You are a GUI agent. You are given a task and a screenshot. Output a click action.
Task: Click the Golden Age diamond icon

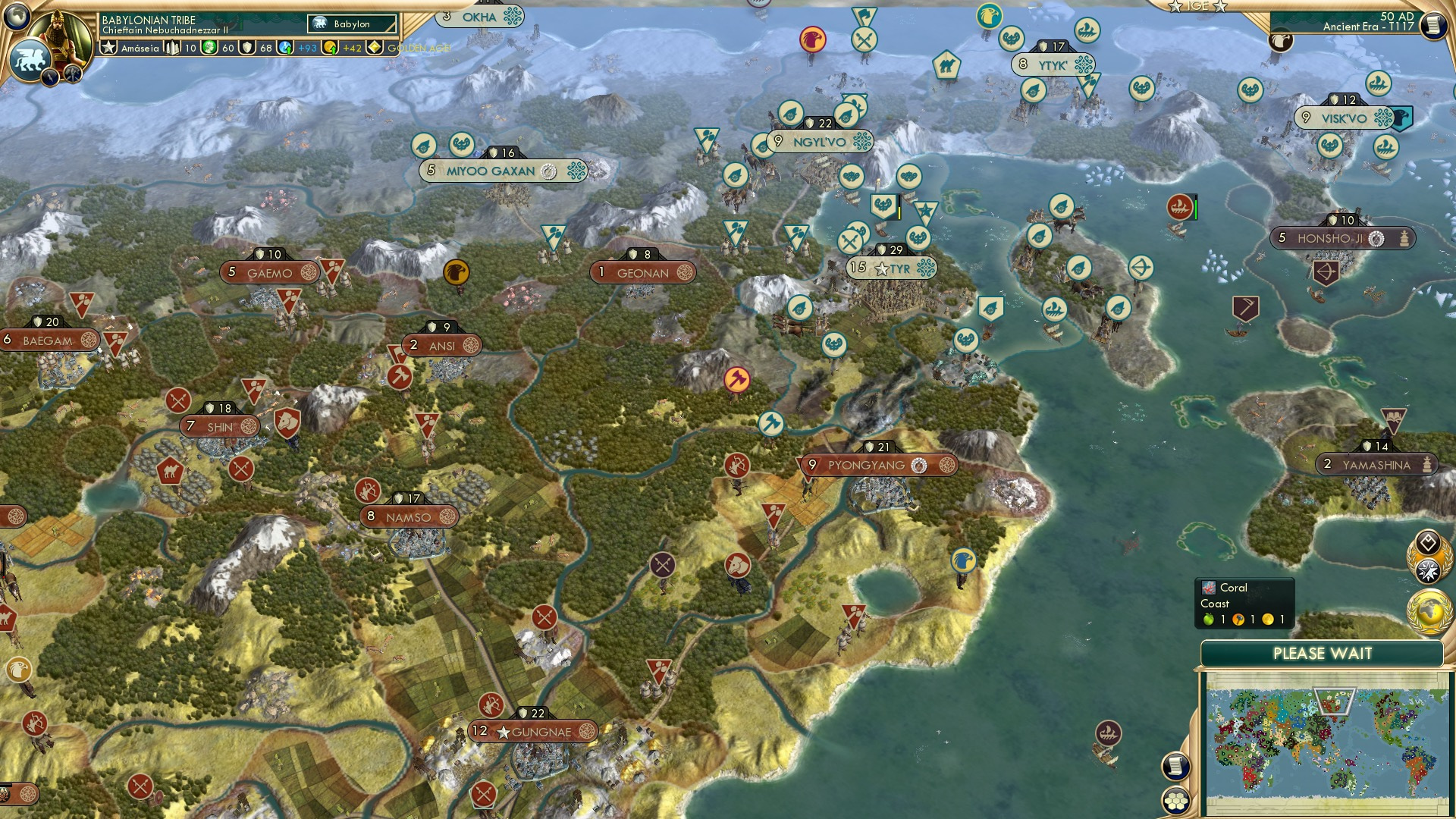pos(374,48)
